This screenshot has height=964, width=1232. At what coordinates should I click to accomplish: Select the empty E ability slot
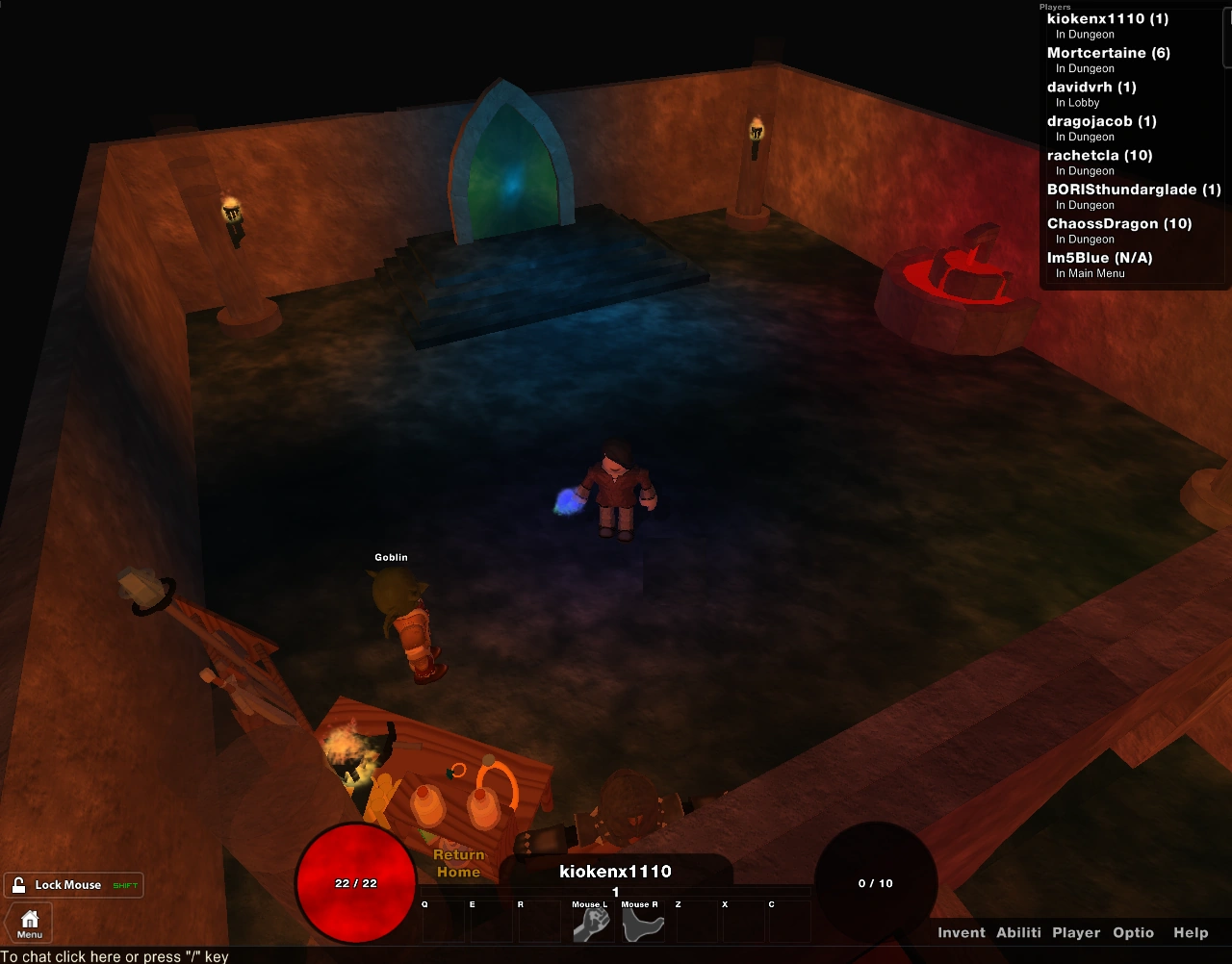coord(491,922)
